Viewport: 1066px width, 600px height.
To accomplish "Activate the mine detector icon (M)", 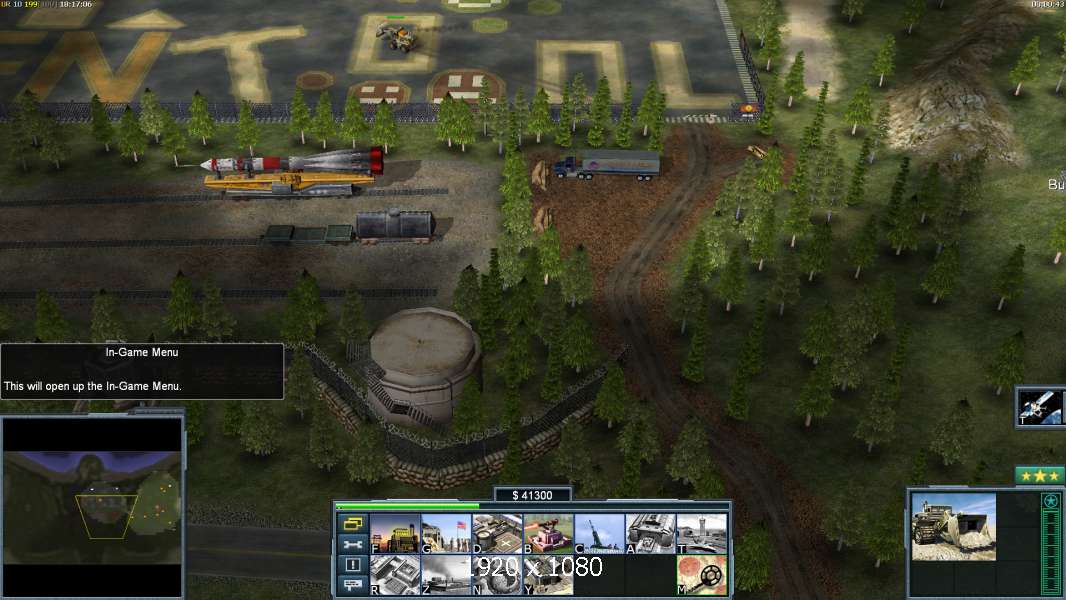I will tap(702, 575).
